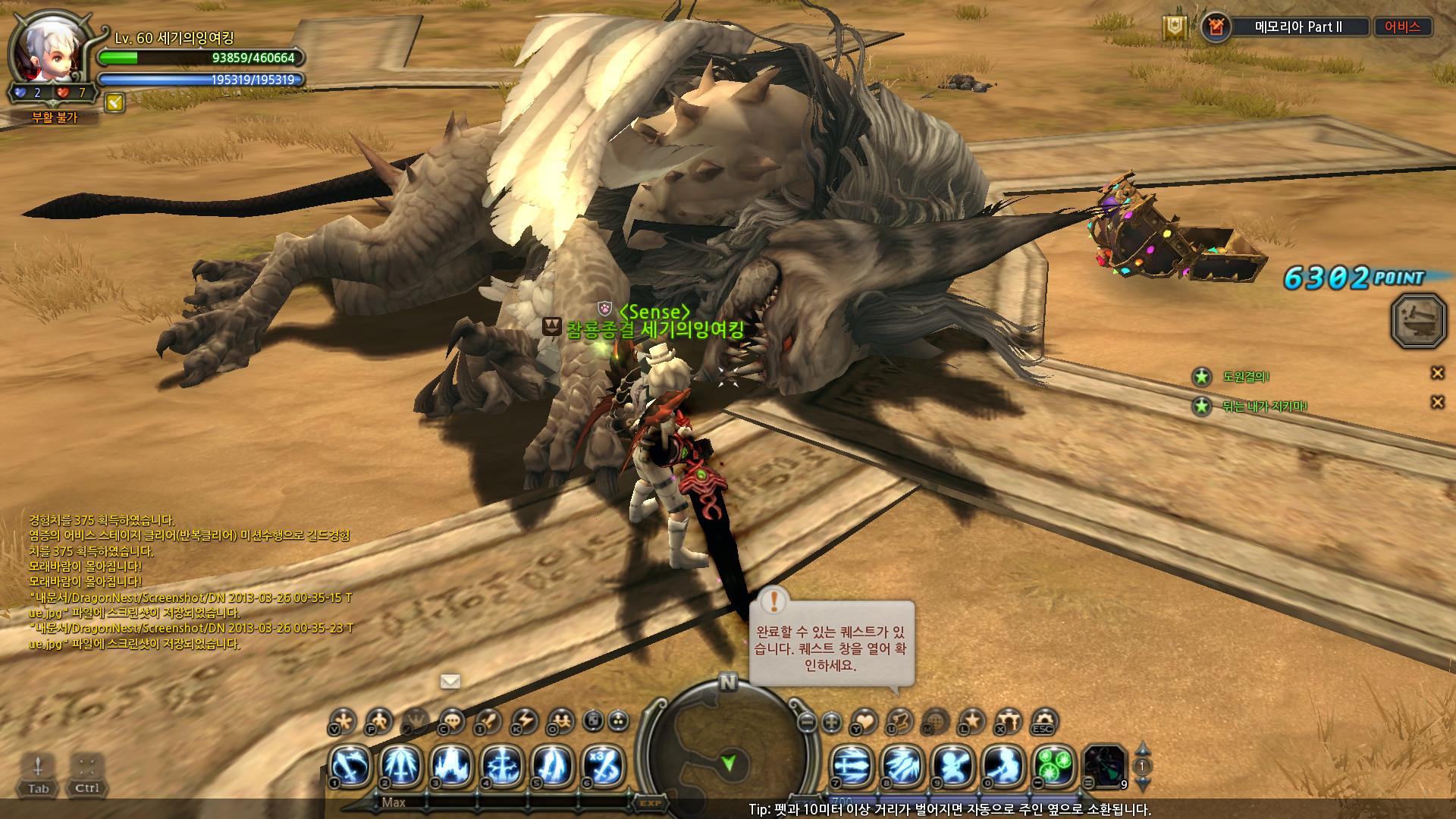This screenshot has width=1456, height=819.
Task: Click the guild banner icon near stage name
Action: coord(1175,28)
